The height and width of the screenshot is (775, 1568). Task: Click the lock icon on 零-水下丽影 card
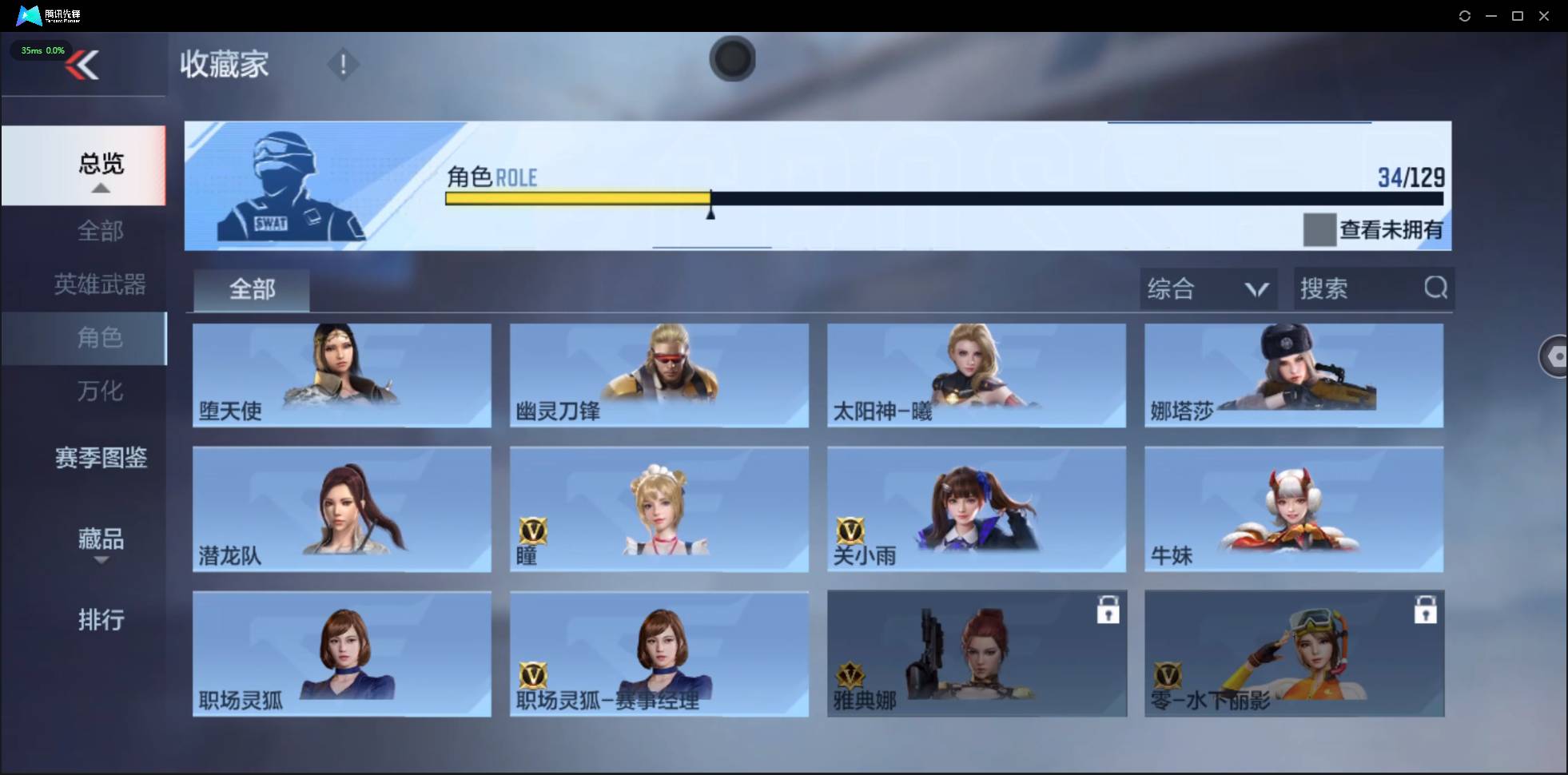pos(1427,610)
